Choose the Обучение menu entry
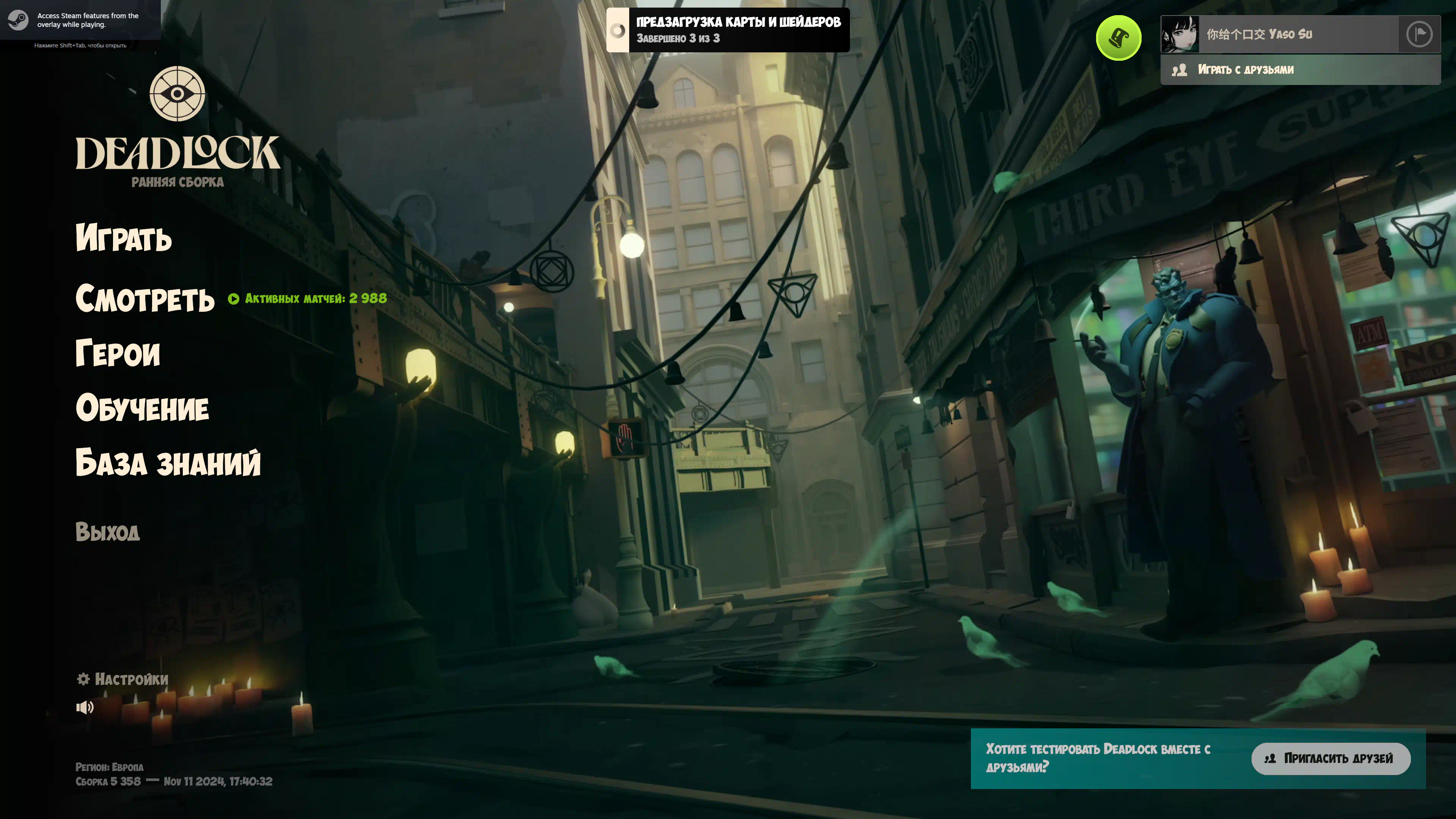Screen dimensions: 1456x819 pos(143,408)
